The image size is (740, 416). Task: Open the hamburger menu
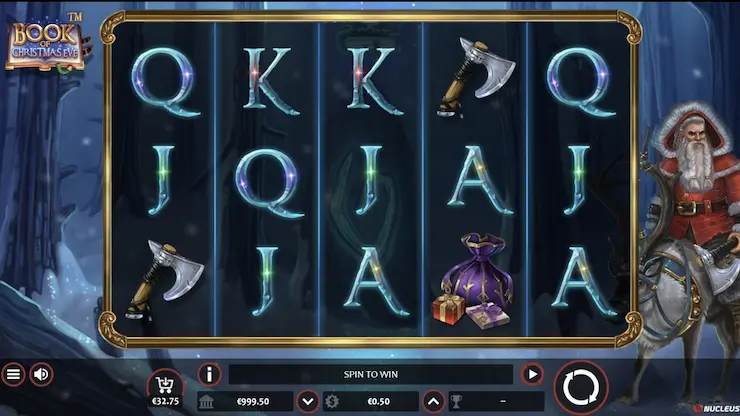click(x=13, y=375)
